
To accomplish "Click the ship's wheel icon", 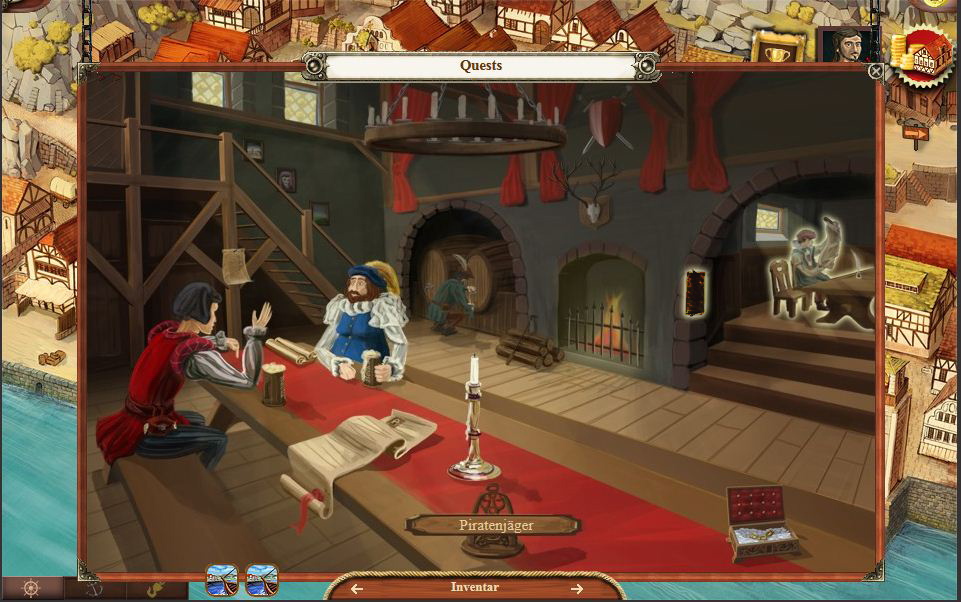I will point(30,589).
